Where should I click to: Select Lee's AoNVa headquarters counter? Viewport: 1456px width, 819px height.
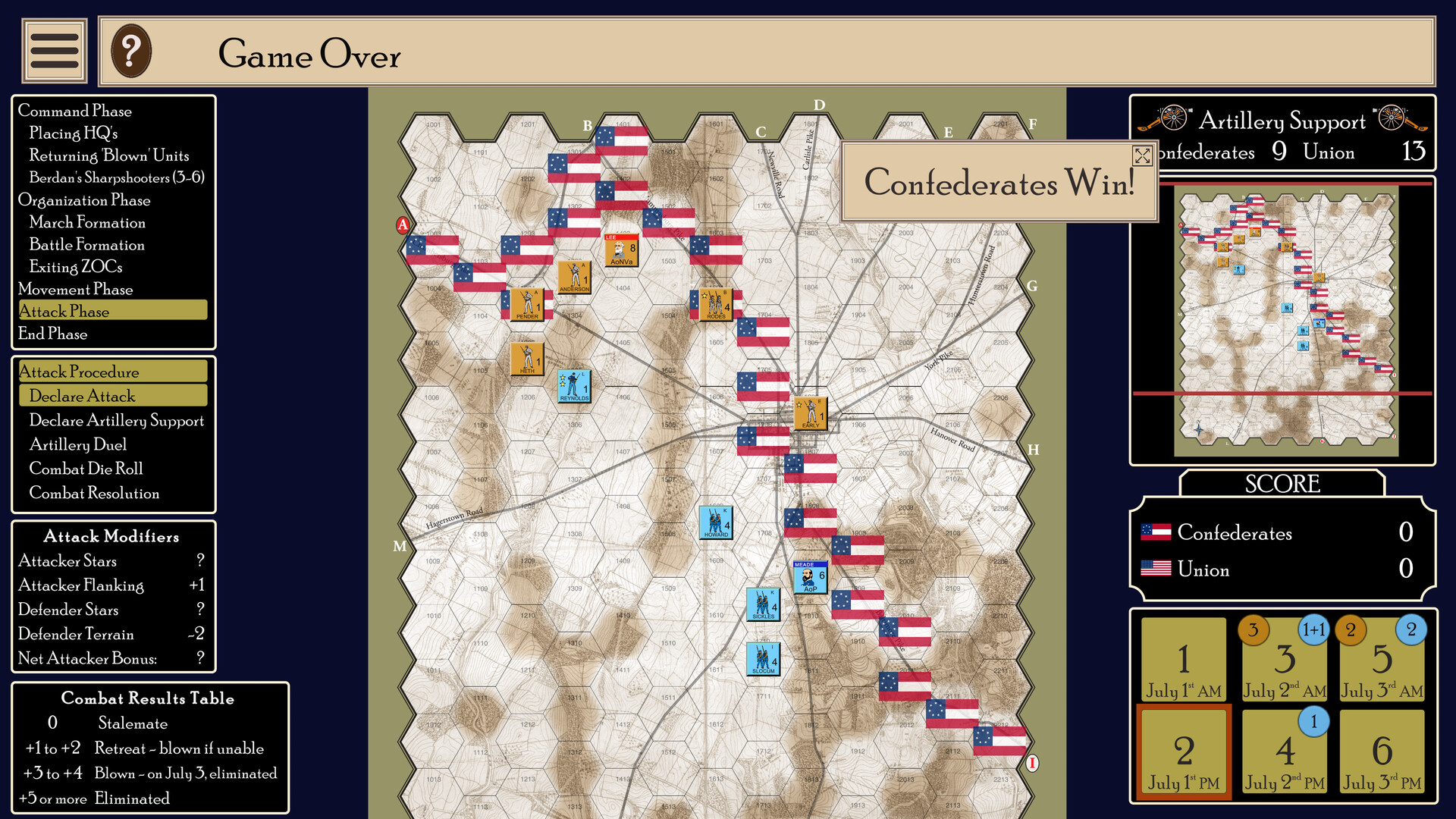point(622,251)
